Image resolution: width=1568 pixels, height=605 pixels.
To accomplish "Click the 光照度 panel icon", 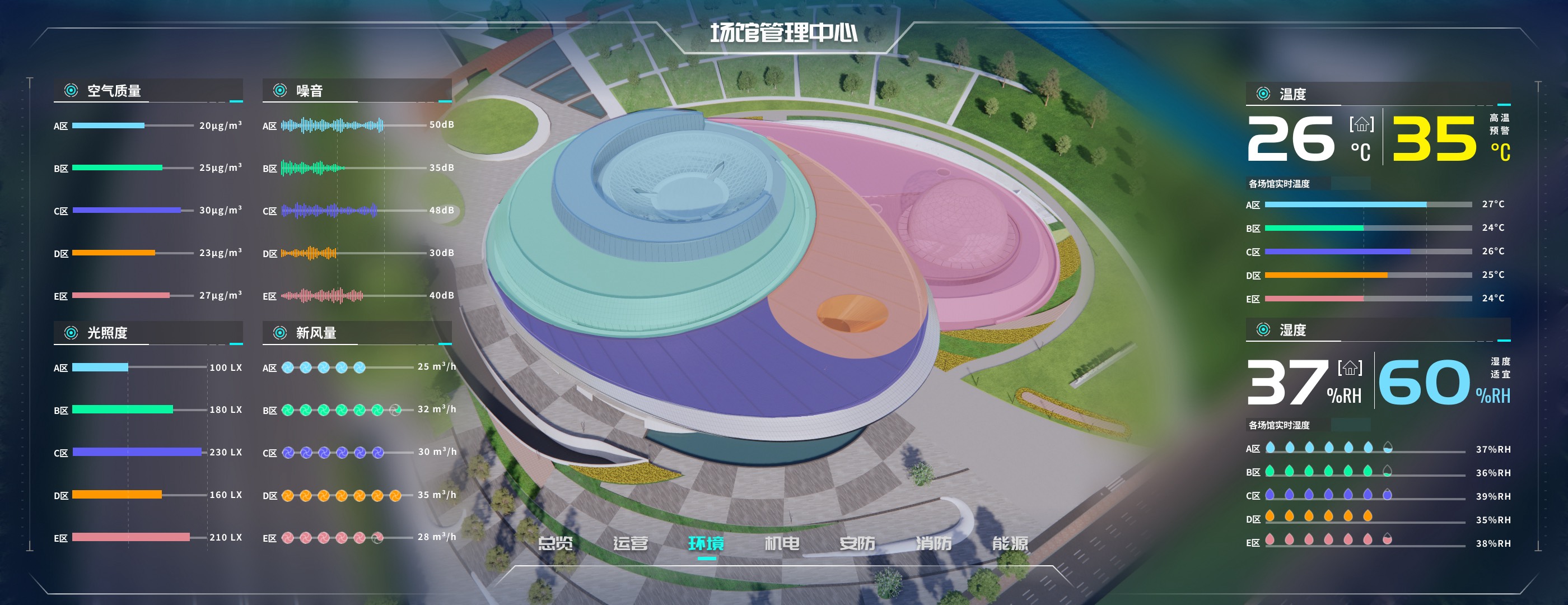I will point(71,333).
